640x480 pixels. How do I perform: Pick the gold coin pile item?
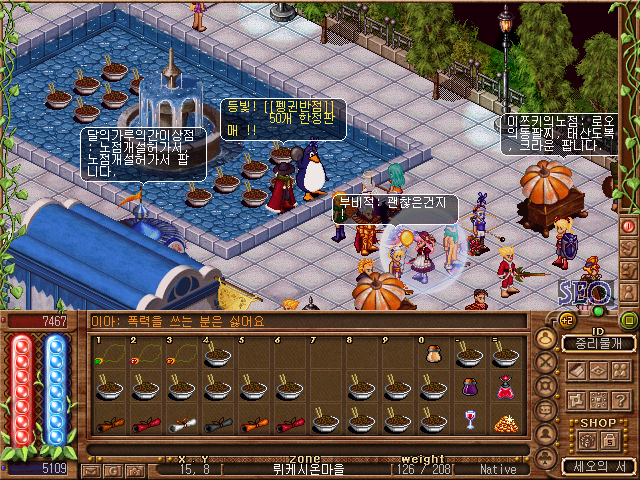[504, 421]
